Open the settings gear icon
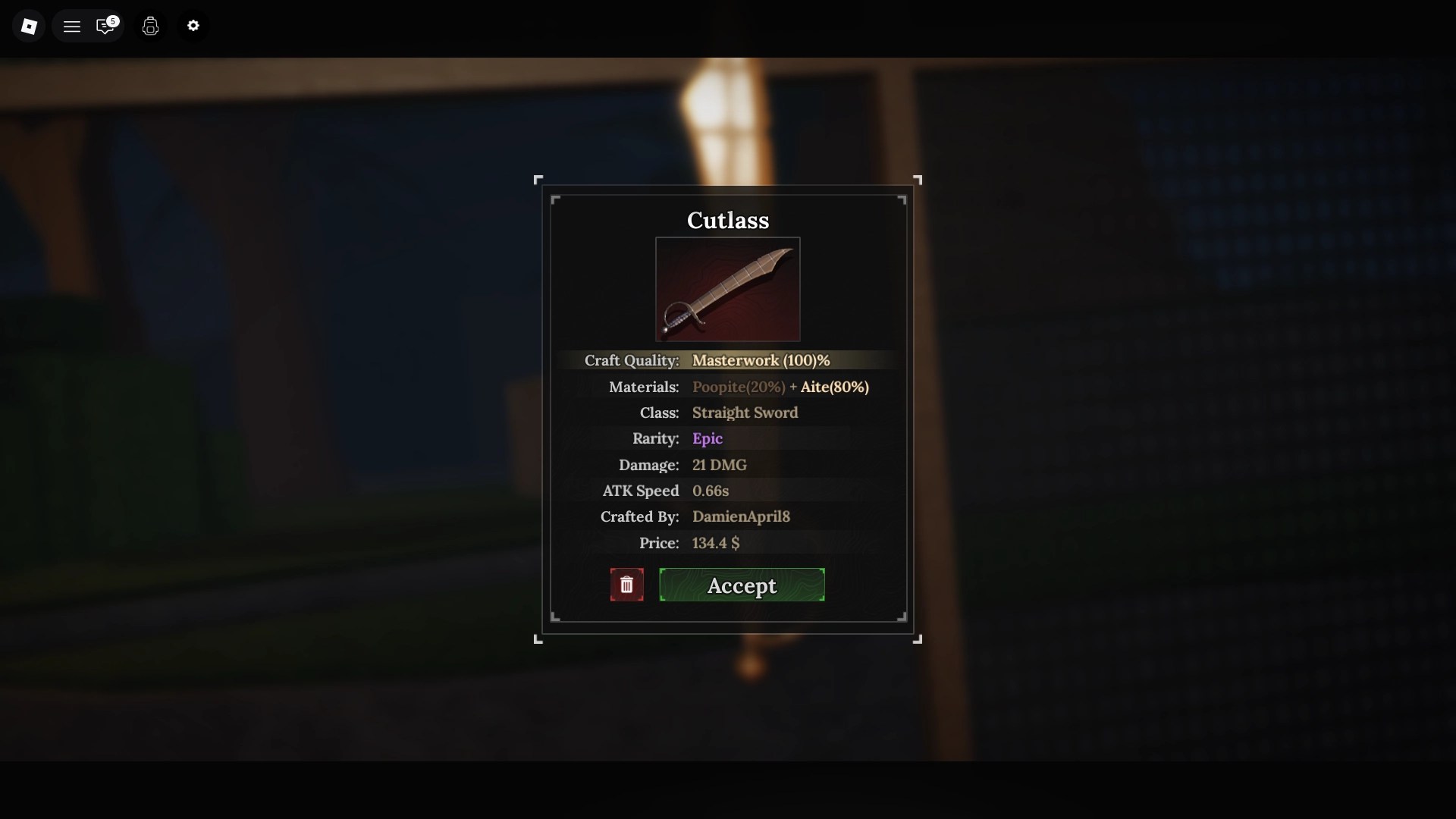This screenshot has height=819, width=1456. point(193,25)
